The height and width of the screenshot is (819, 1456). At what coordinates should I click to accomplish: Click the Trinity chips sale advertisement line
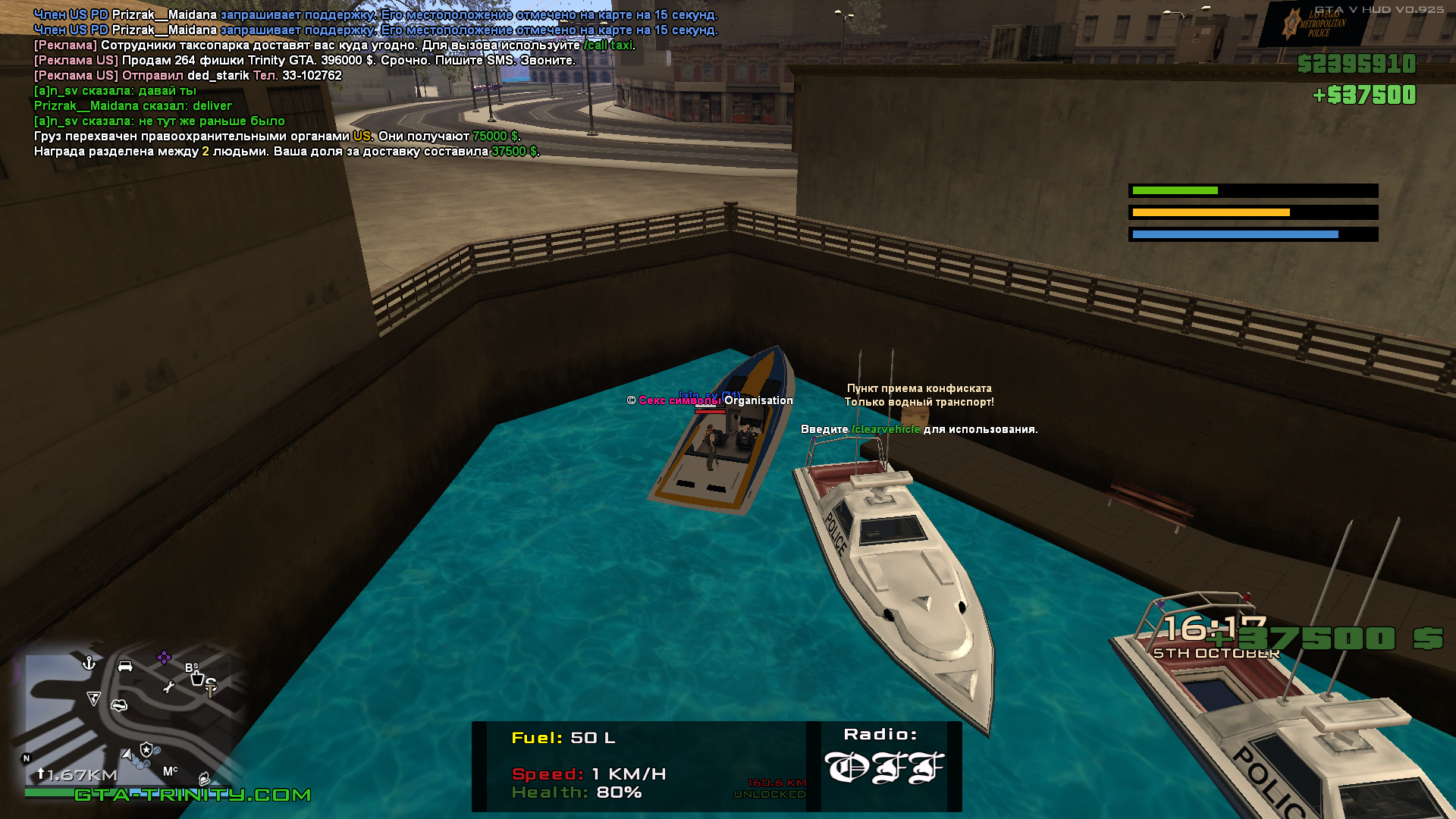pyautogui.click(x=305, y=61)
